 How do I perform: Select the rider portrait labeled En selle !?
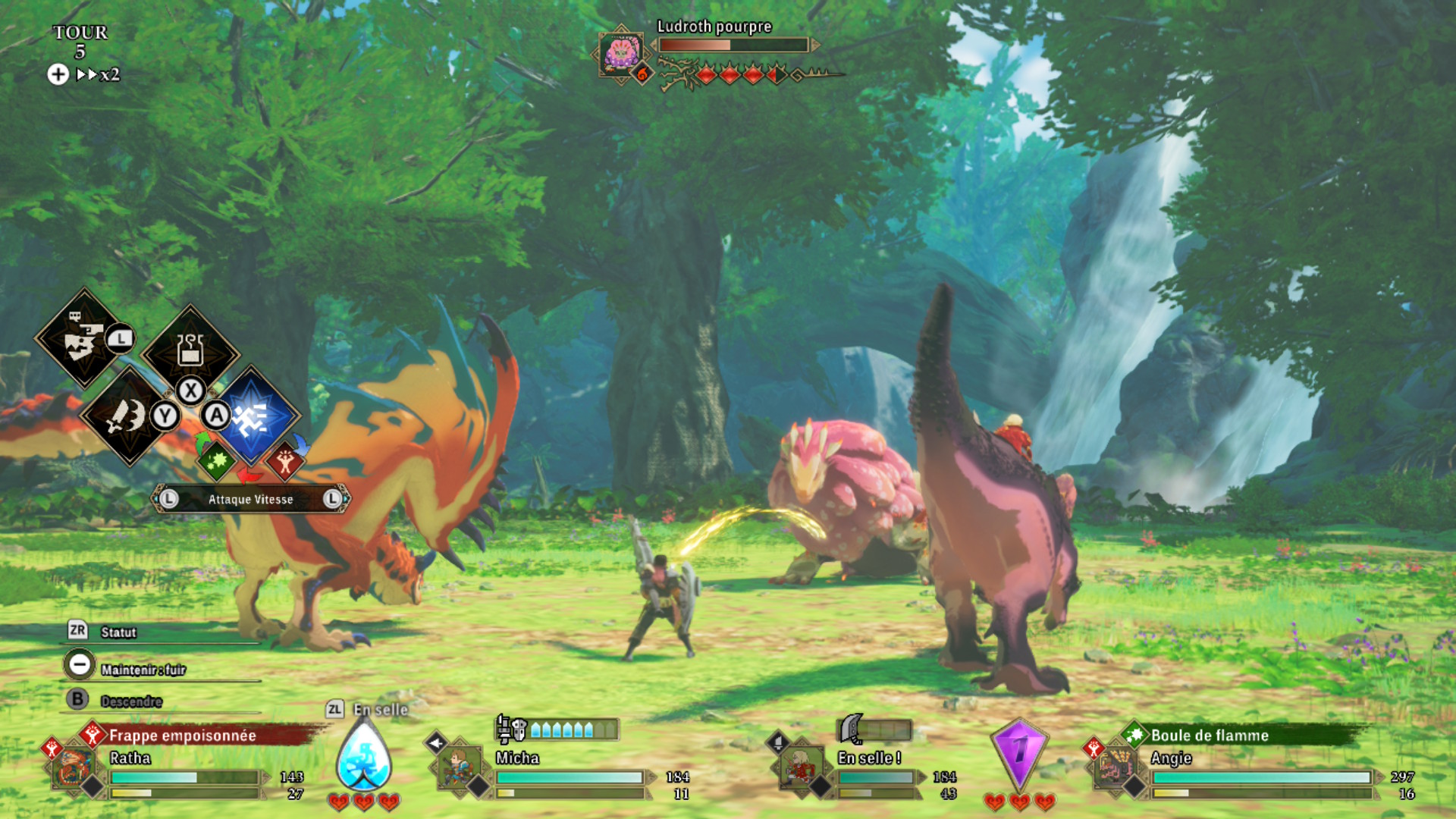click(801, 767)
